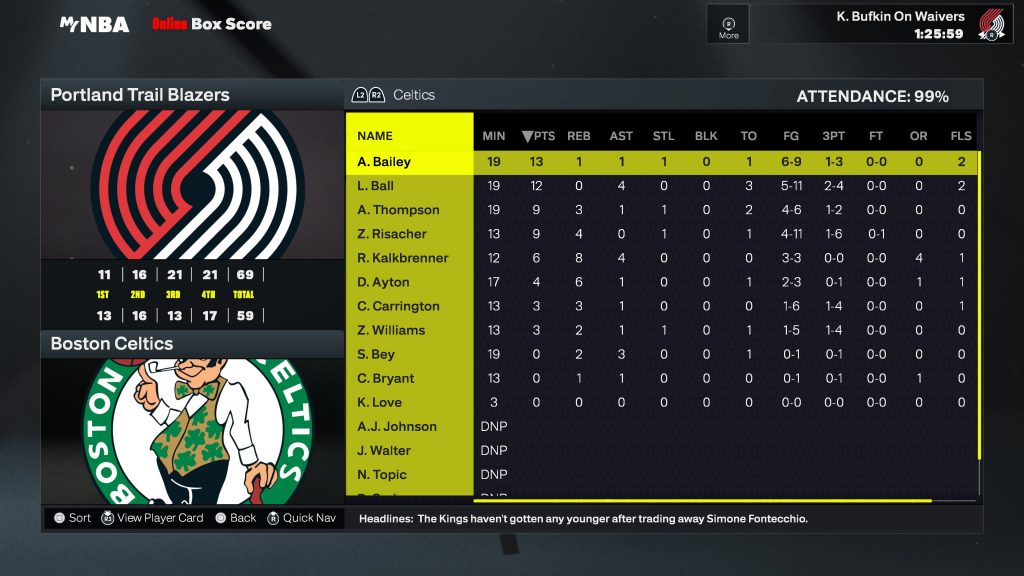Choose C. Bryant's stat line
The width and height of the screenshot is (1024, 576).
pos(386,378)
